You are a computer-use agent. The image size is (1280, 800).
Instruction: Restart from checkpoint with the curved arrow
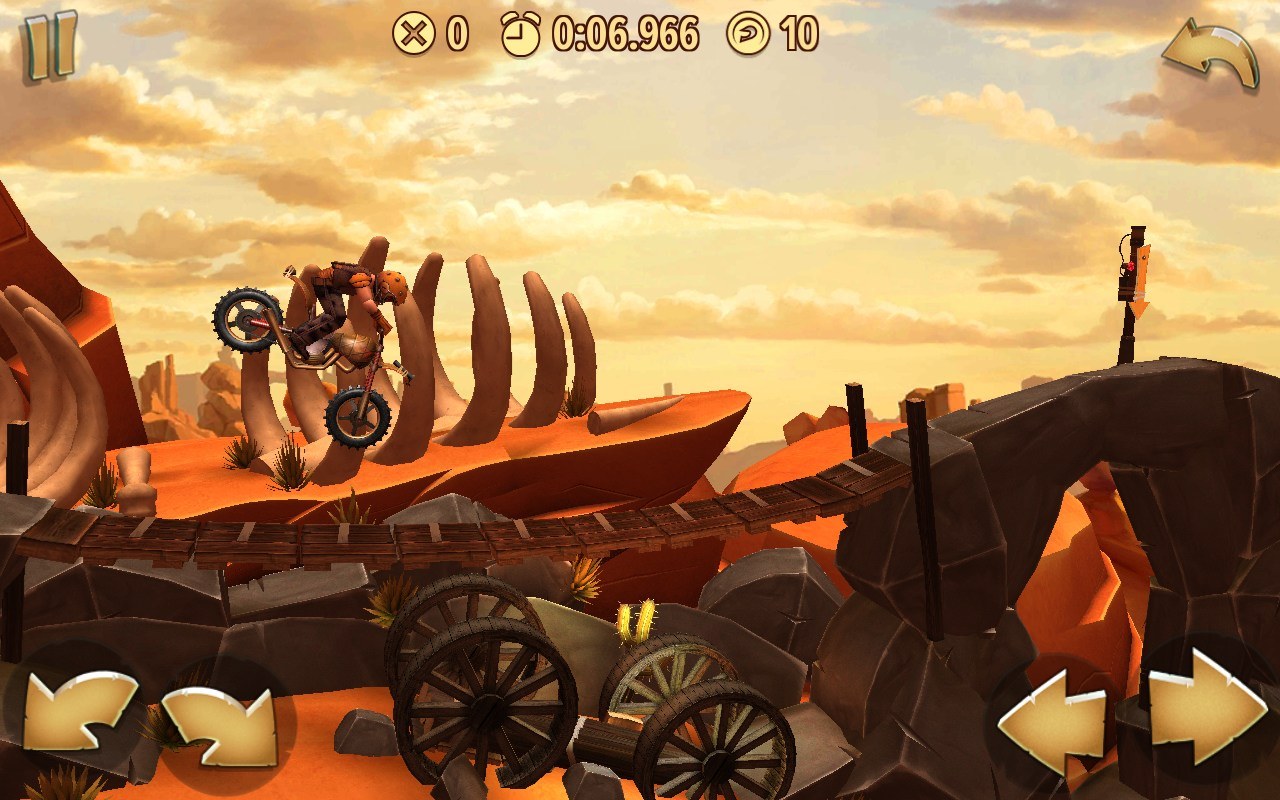(x=1210, y=58)
